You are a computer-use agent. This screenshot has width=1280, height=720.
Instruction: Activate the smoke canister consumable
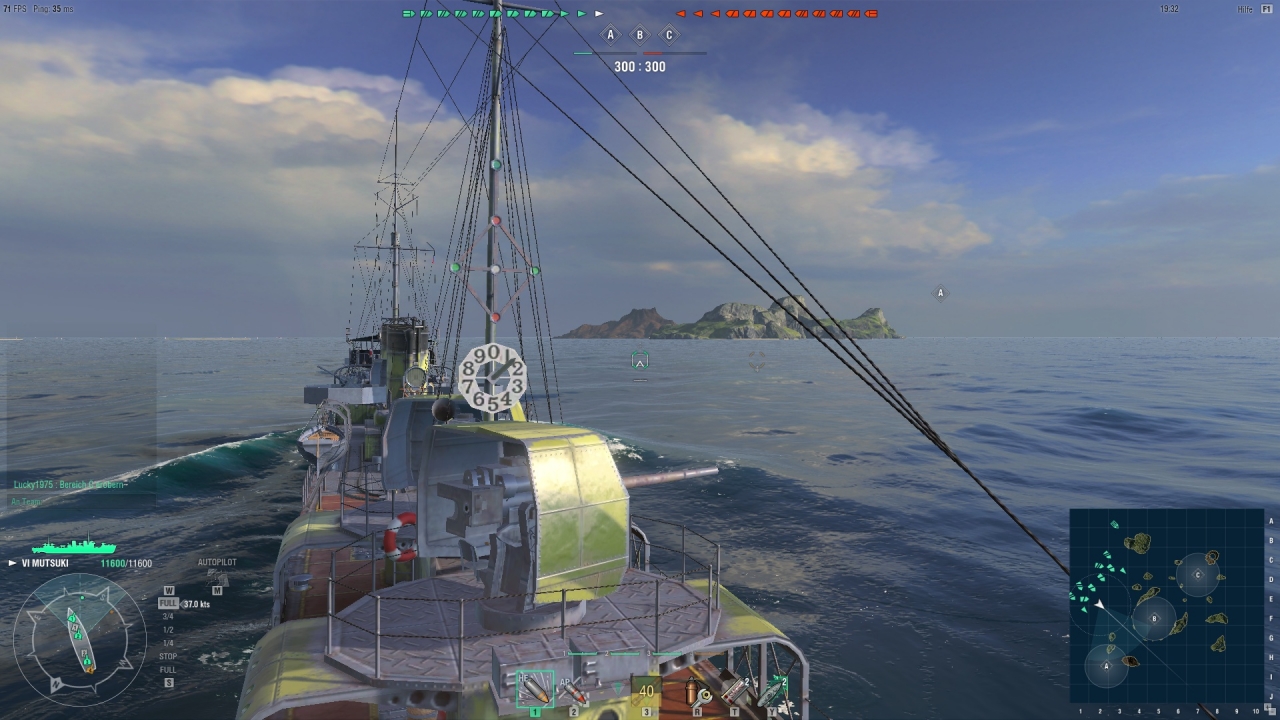click(x=735, y=690)
